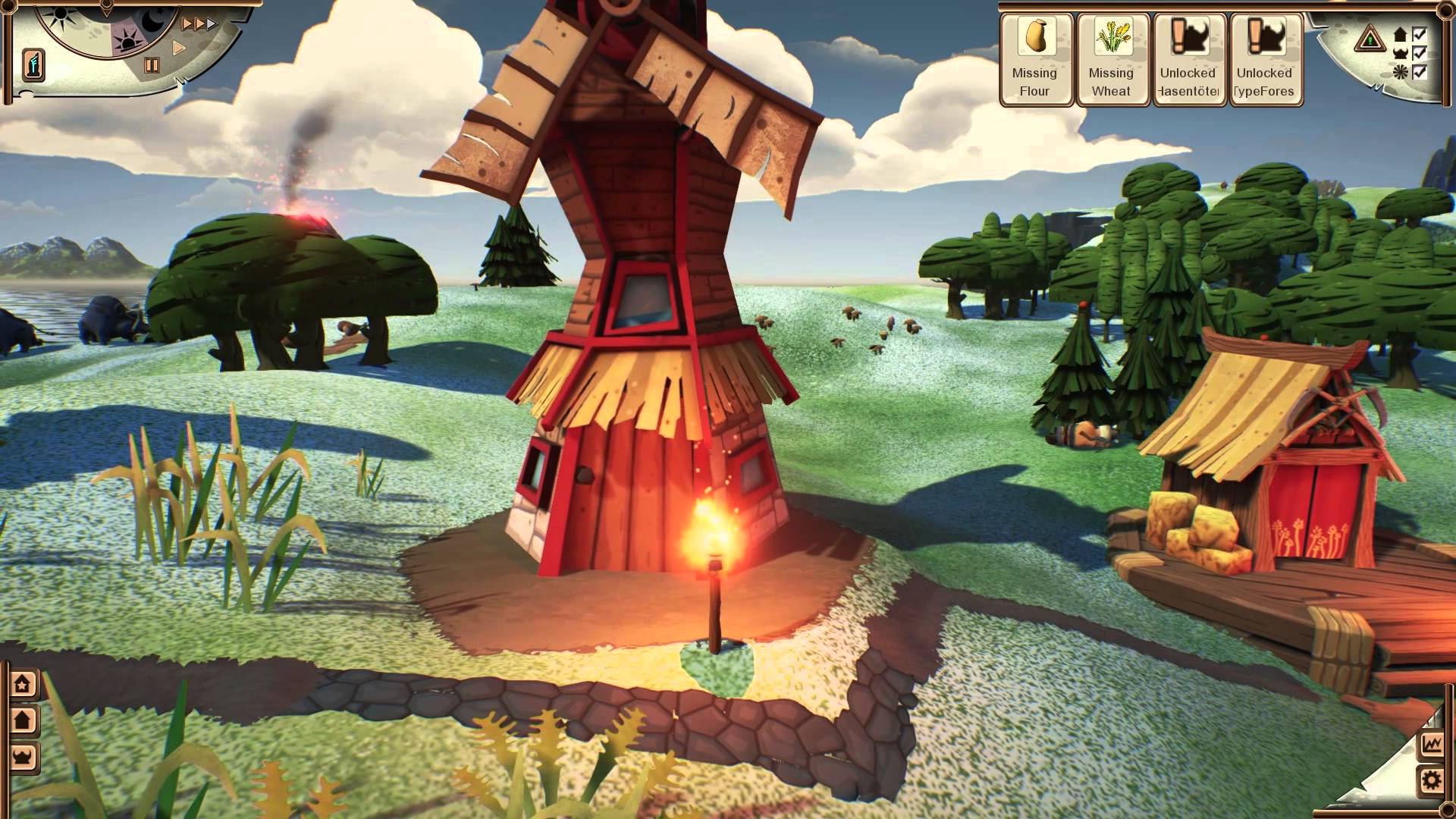Click the warning triangle alert icon
Image resolution: width=1456 pixels, height=819 pixels.
point(1370,38)
